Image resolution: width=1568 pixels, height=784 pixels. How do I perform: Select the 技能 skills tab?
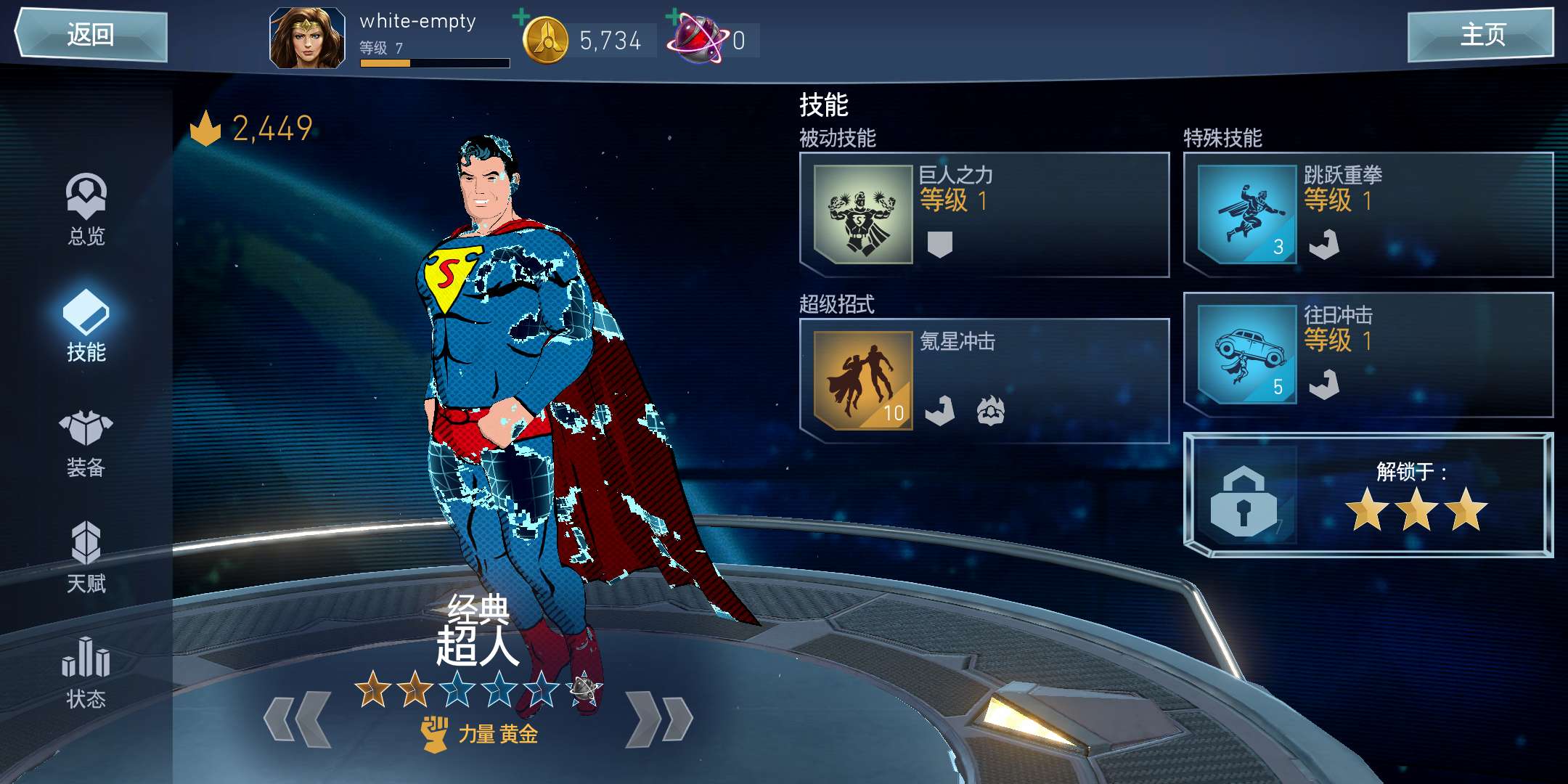(x=86, y=325)
